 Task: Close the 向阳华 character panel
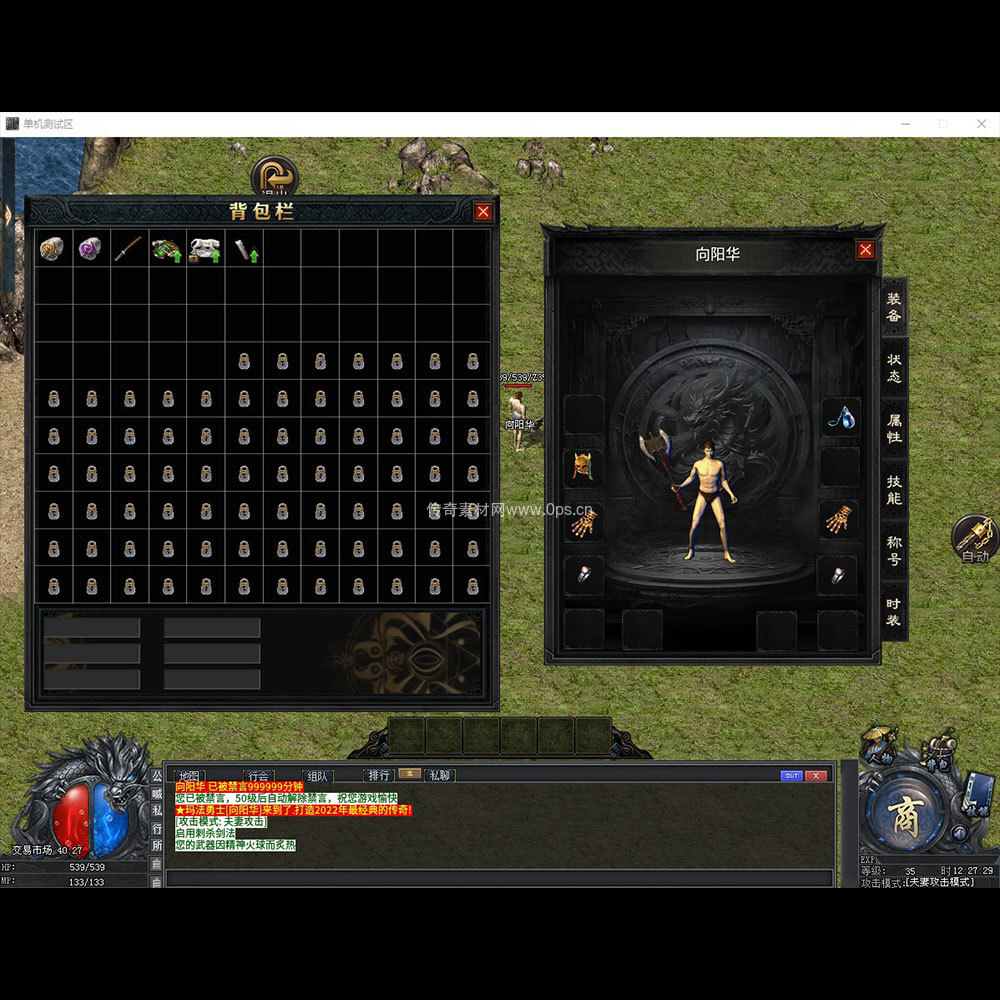[x=866, y=250]
